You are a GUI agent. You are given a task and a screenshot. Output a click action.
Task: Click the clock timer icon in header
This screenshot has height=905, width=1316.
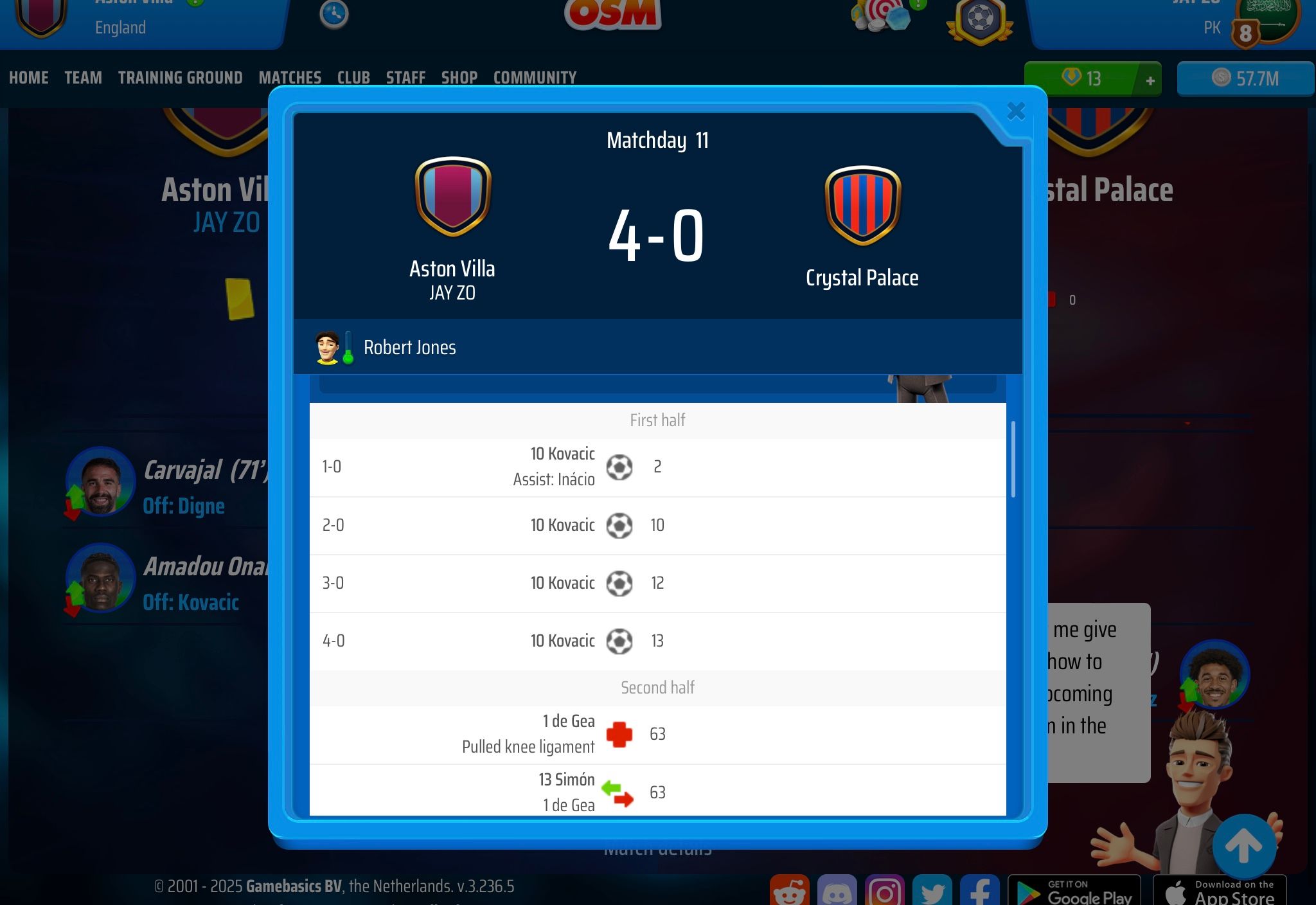[334, 13]
